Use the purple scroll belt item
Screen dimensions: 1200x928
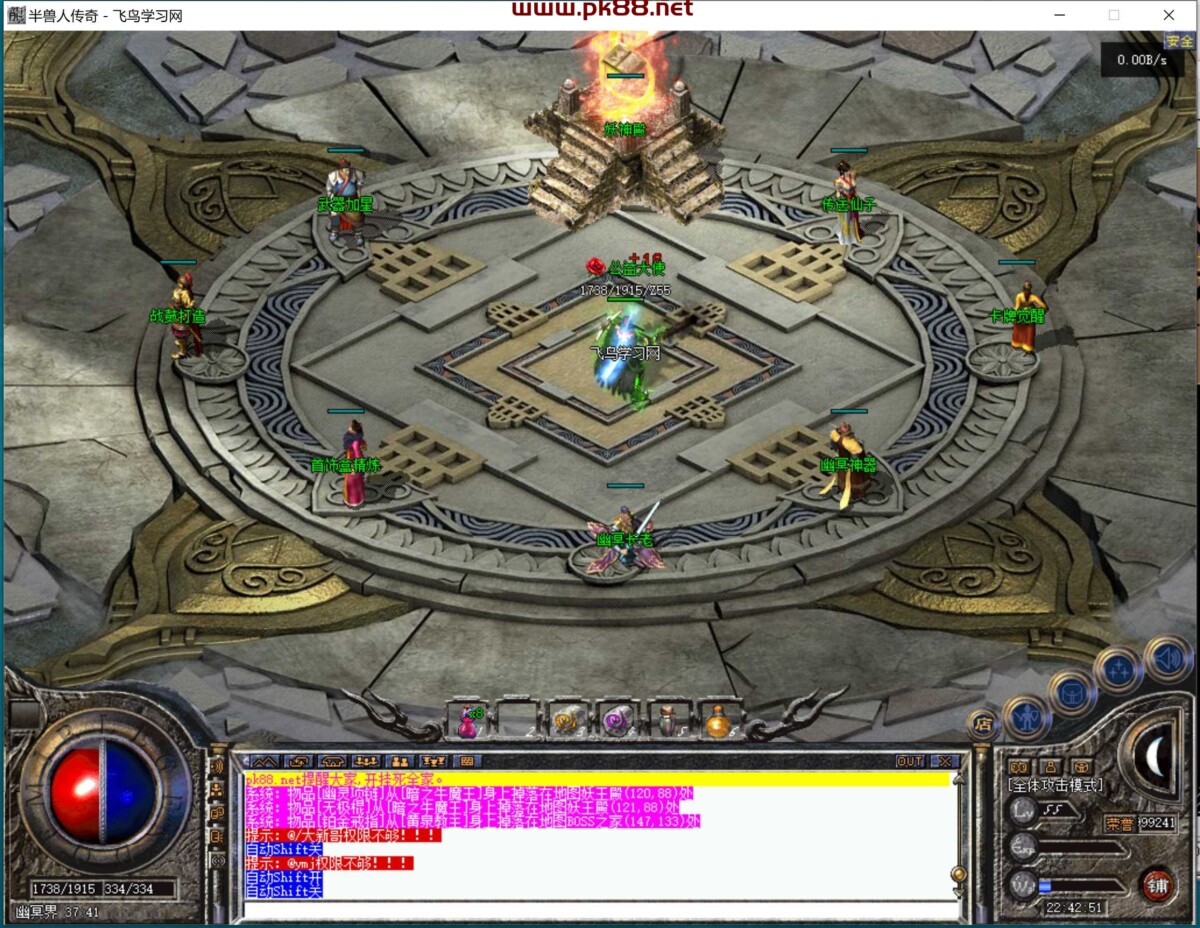point(617,720)
